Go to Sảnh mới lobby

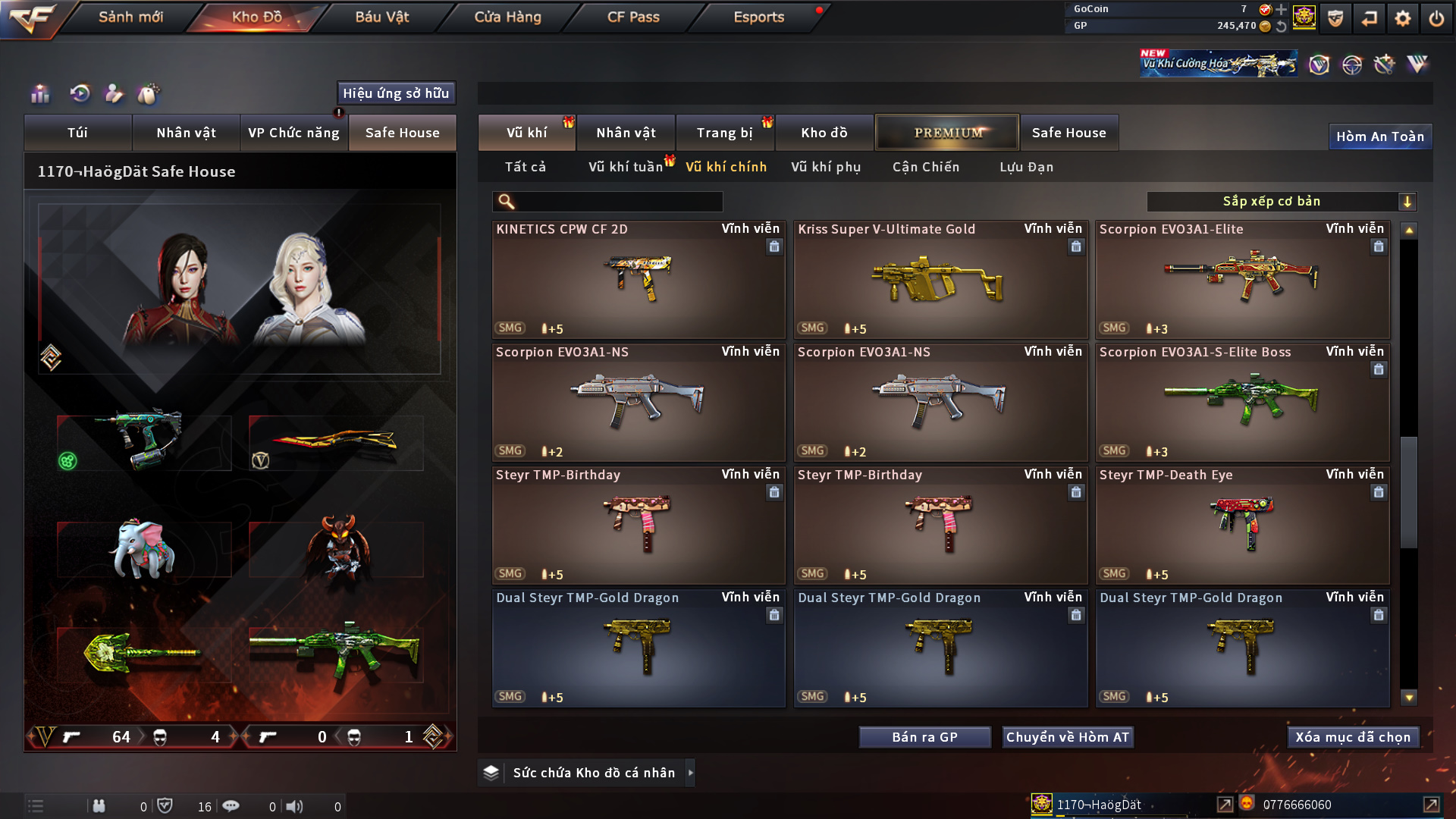(x=130, y=17)
